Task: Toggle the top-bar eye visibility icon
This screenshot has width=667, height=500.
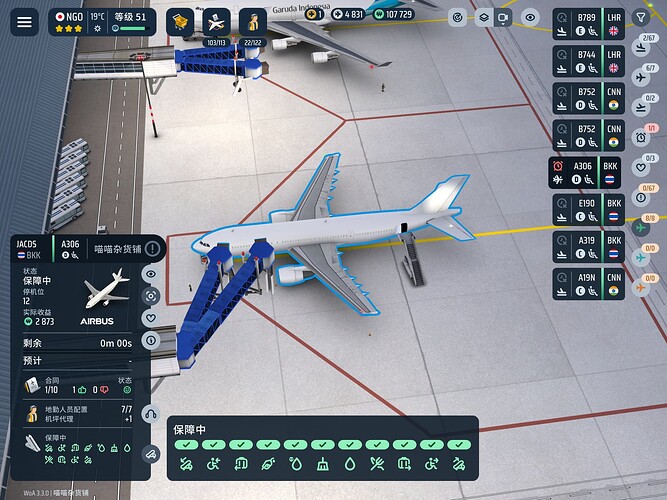Action: pos(530,17)
